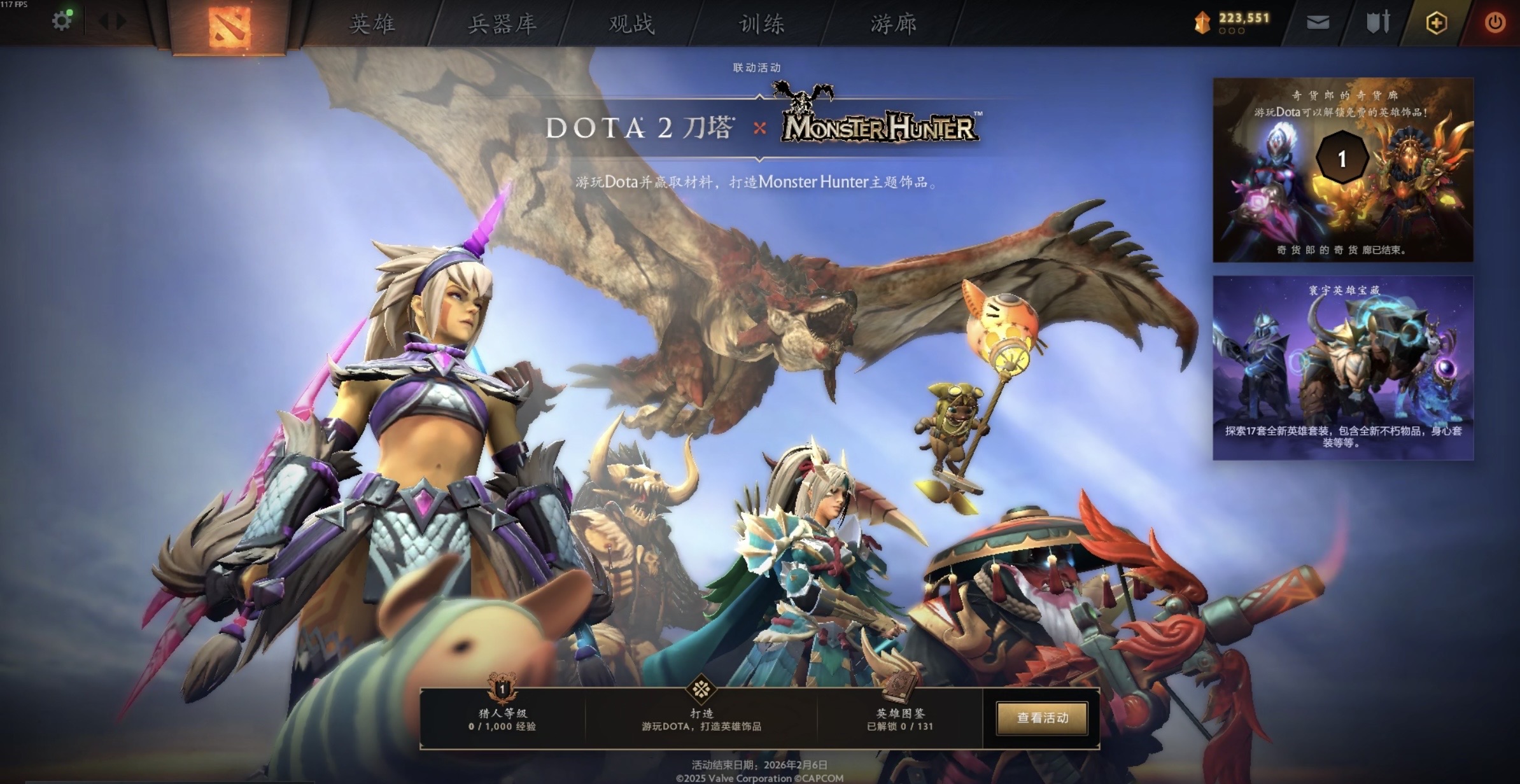Screen dimensions: 1520x784
Task: Open the 观战 watch tab
Action: pyautogui.click(x=631, y=24)
